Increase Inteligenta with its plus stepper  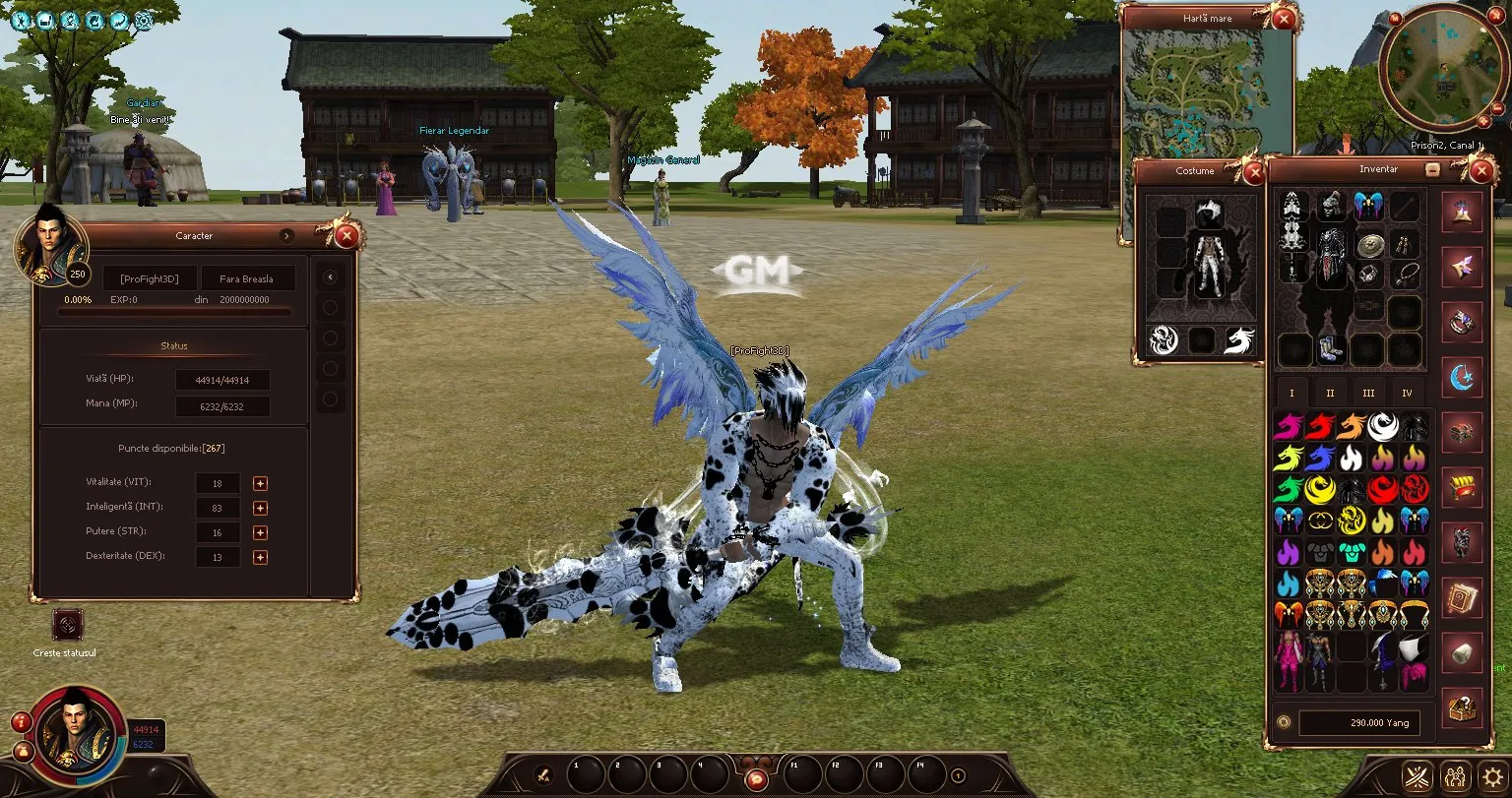(x=260, y=507)
